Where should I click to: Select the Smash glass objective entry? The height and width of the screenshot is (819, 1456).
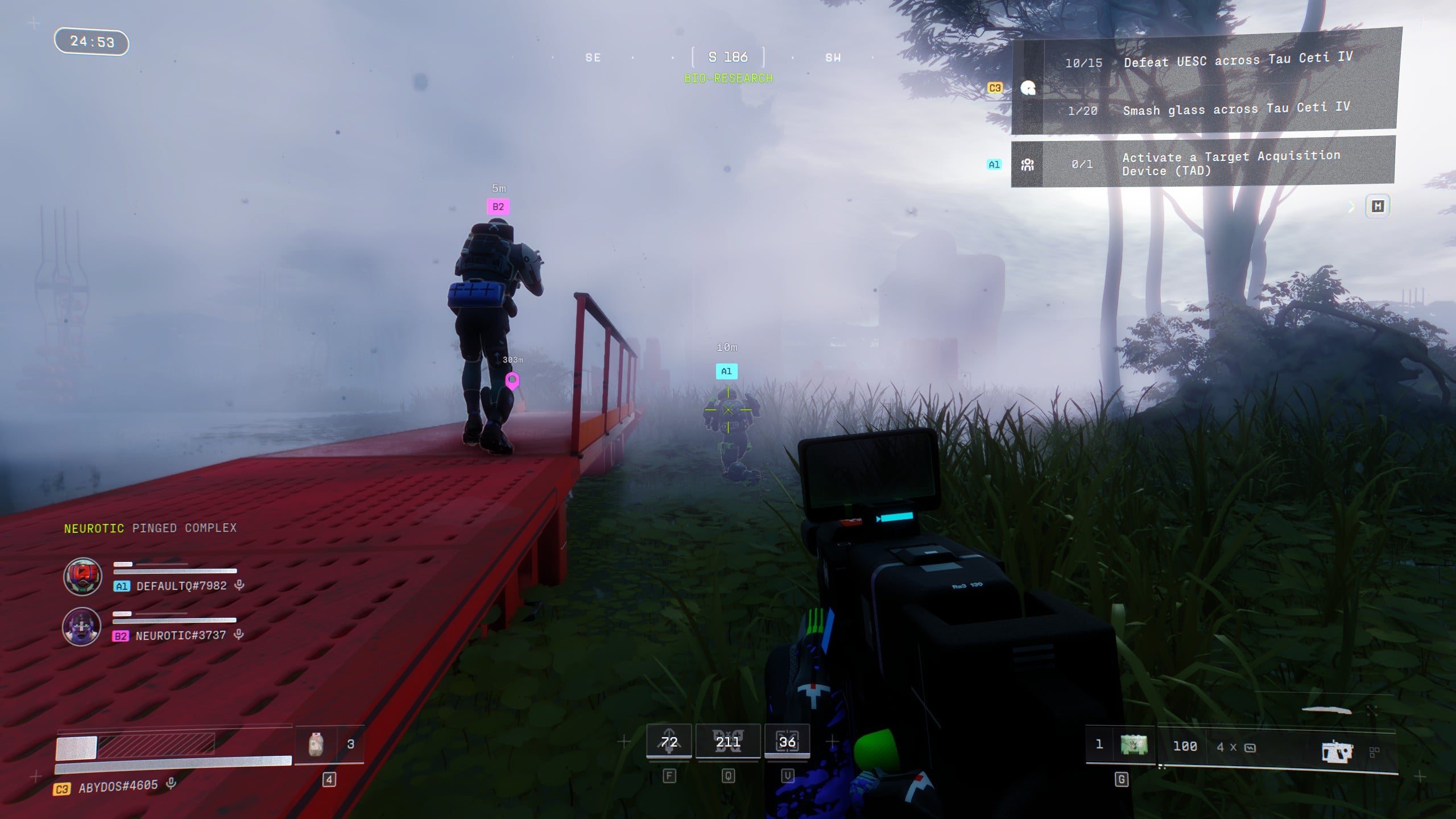tap(1235, 109)
